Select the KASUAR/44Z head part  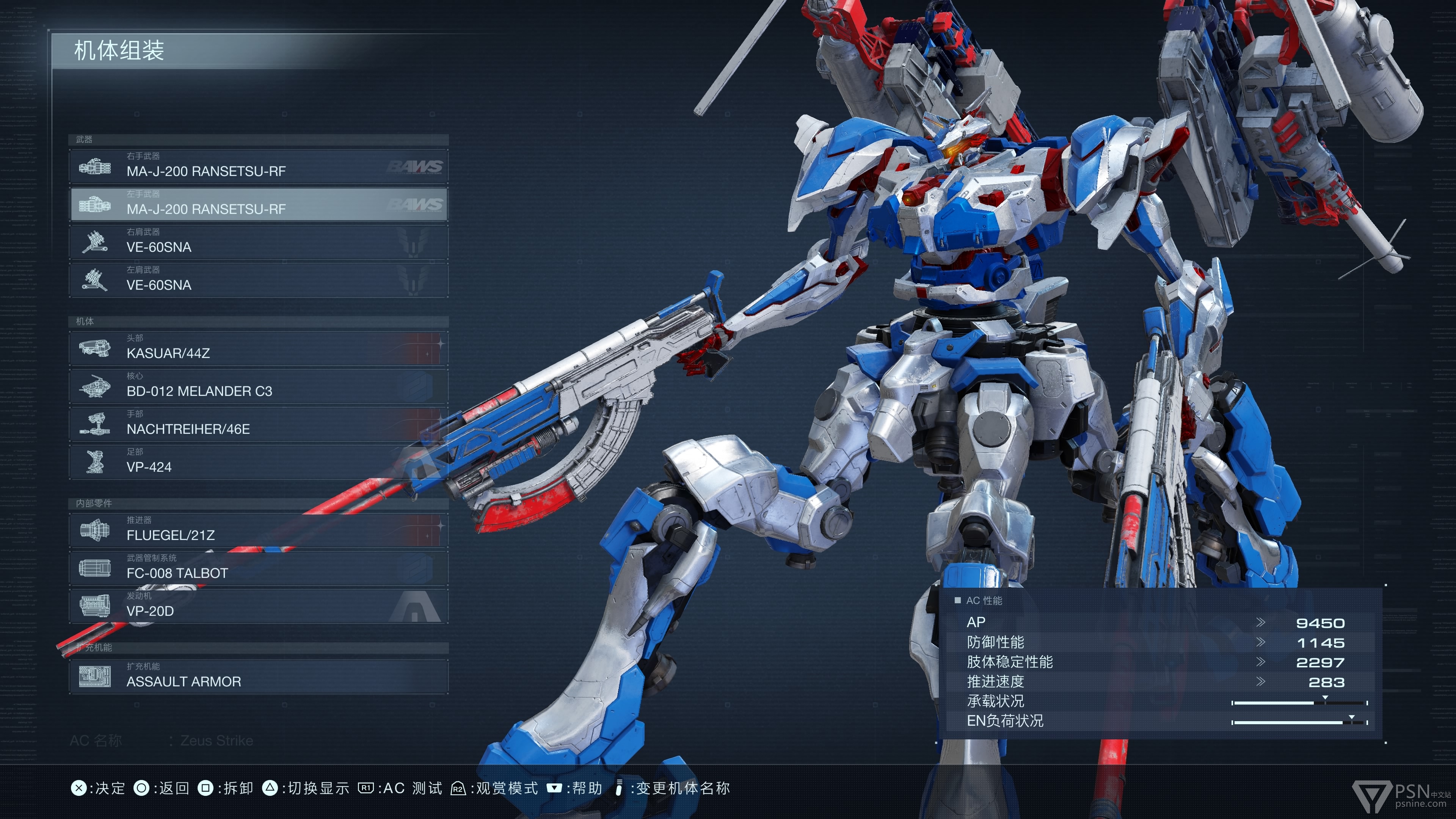[x=258, y=348]
